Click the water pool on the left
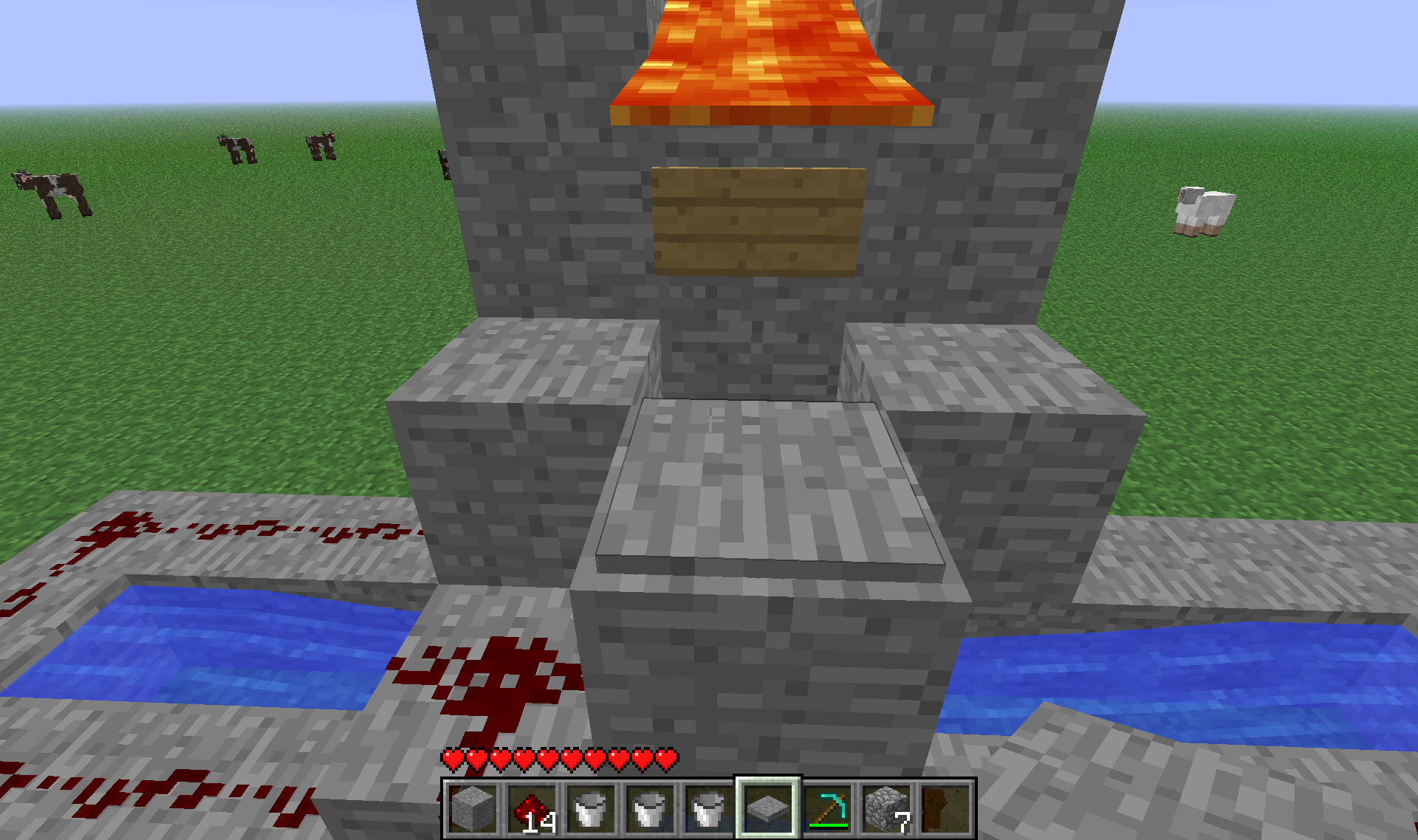 coord(199,650)
